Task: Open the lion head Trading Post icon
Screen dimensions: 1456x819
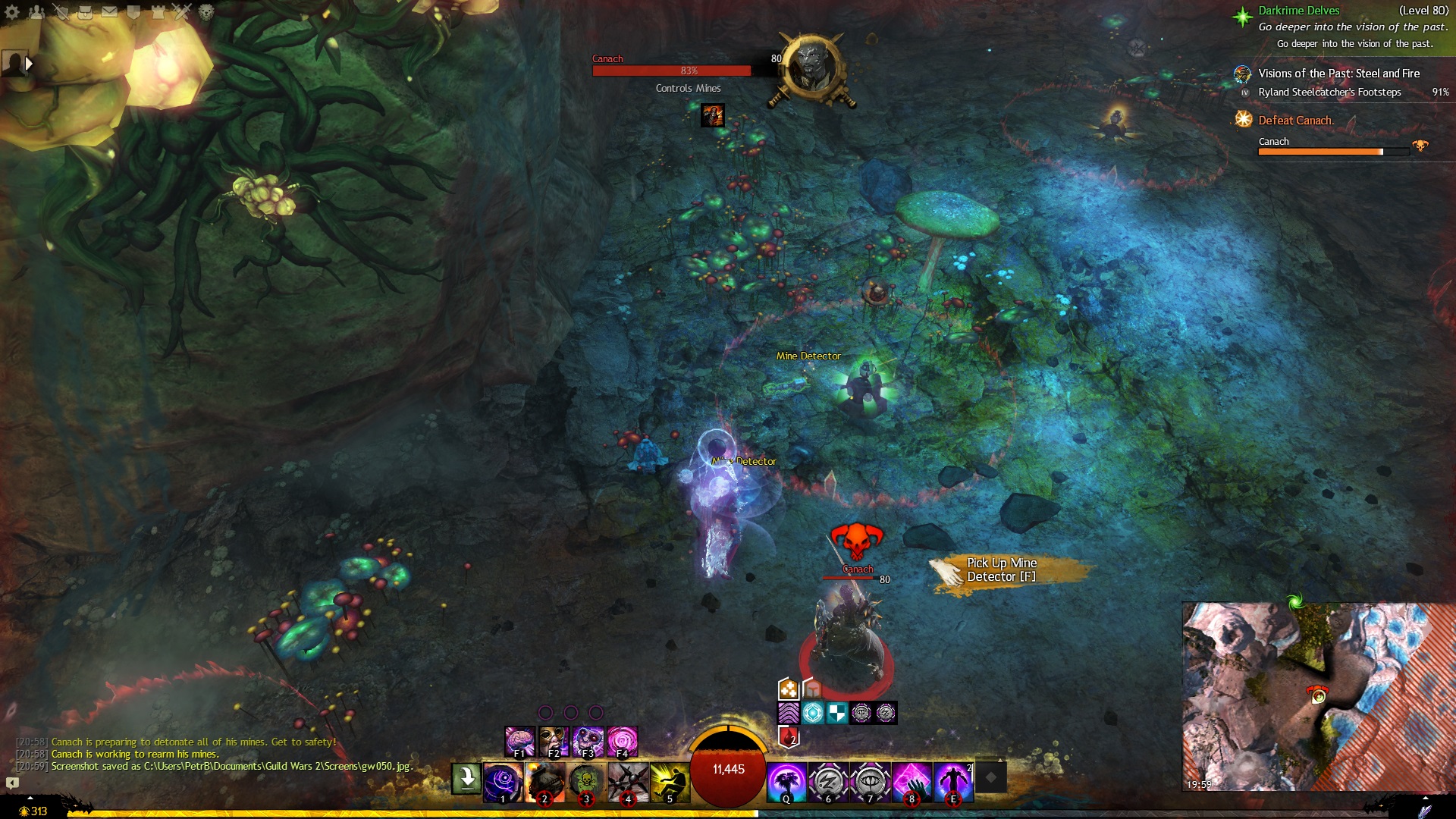Action: coord(206,12)
